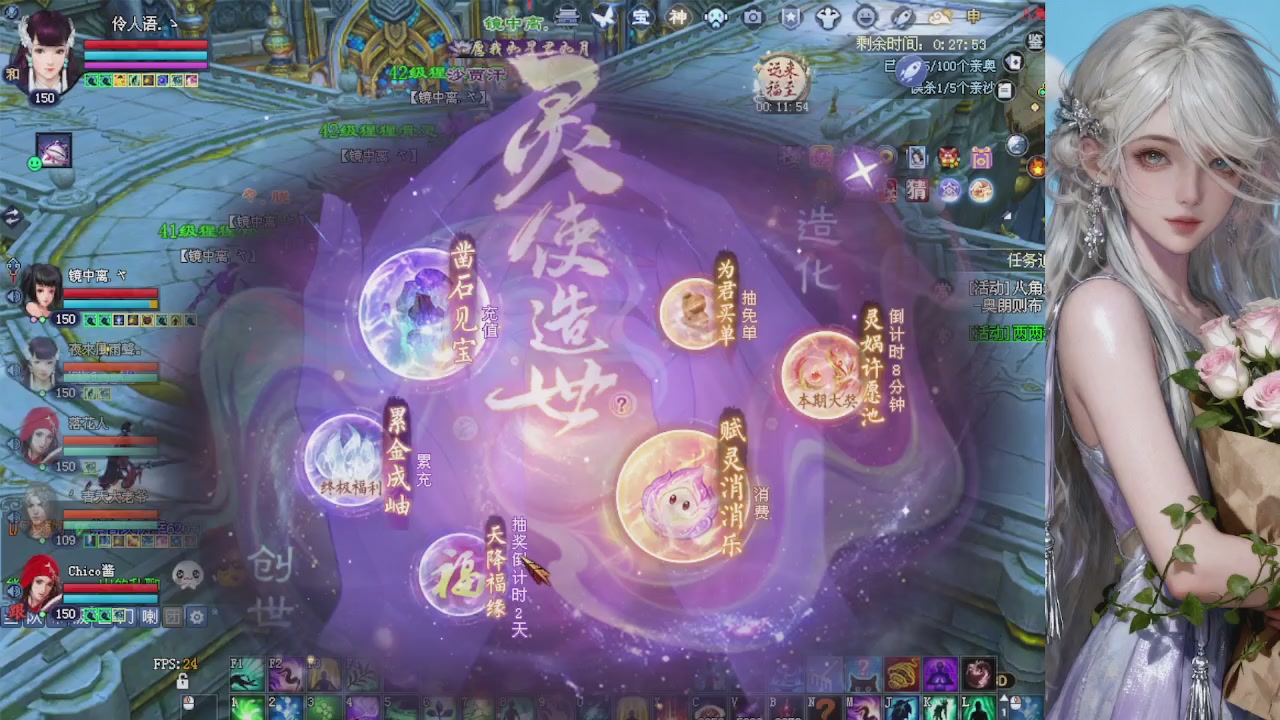Toggle the lock icon beside the FPS counter
Viewport: 1280px width, 720px height.
[182, 681]
